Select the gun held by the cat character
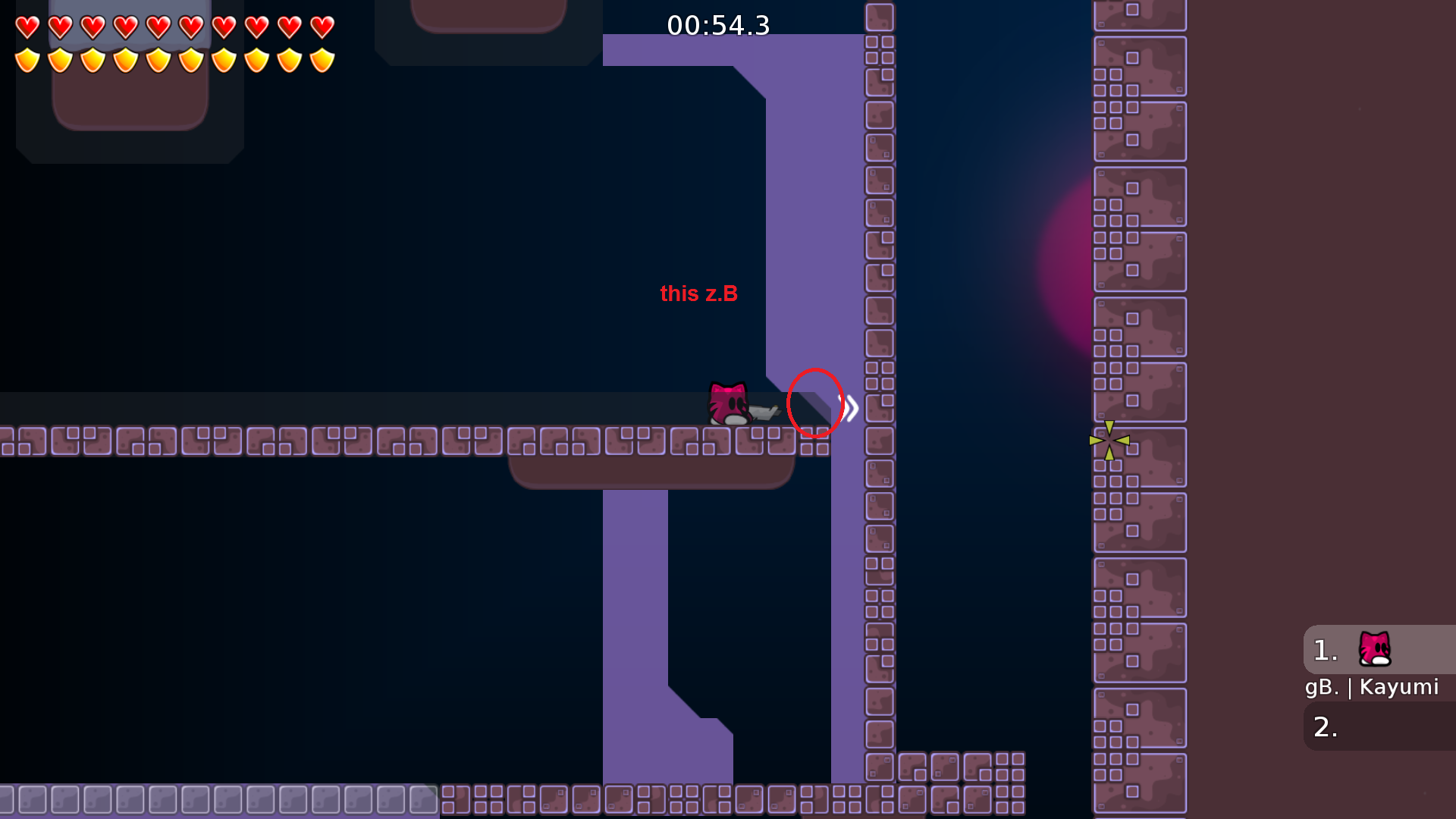The image size is (1456, 819). [764, 412]
